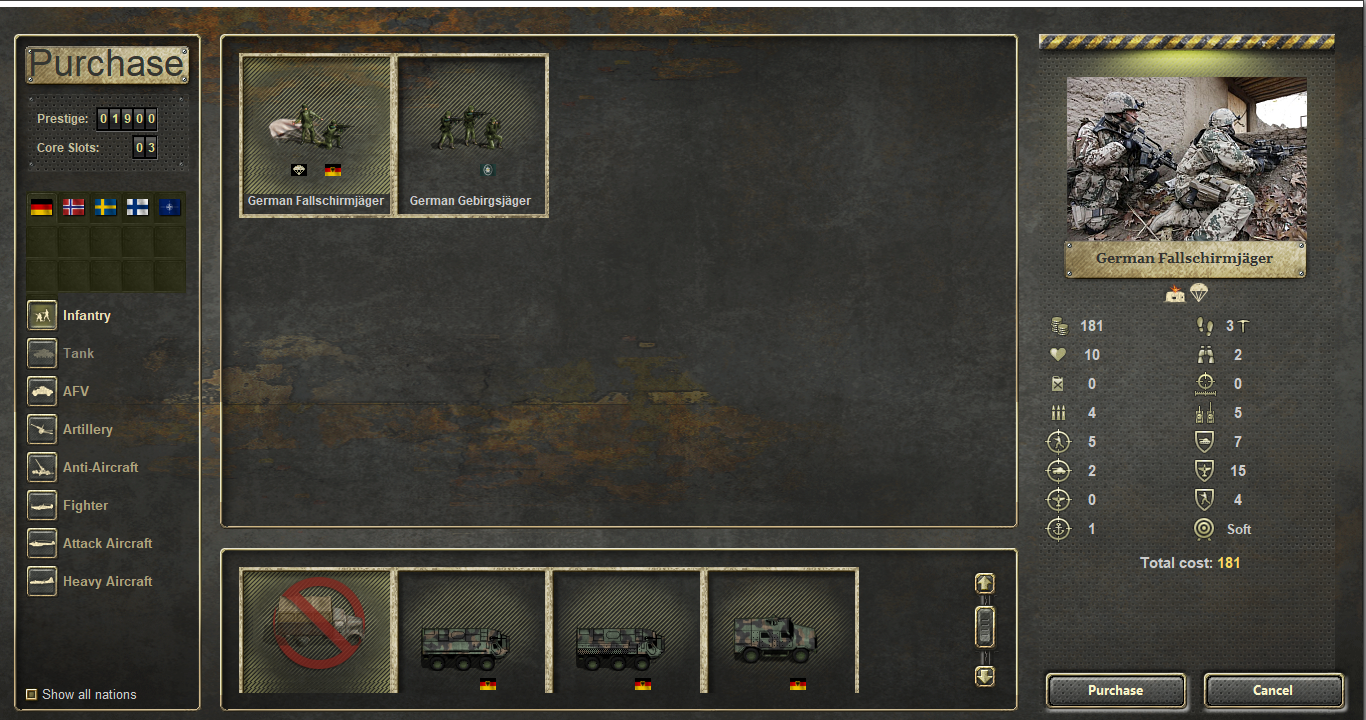
Task: Filter units by the German flag
Action: 41,208
